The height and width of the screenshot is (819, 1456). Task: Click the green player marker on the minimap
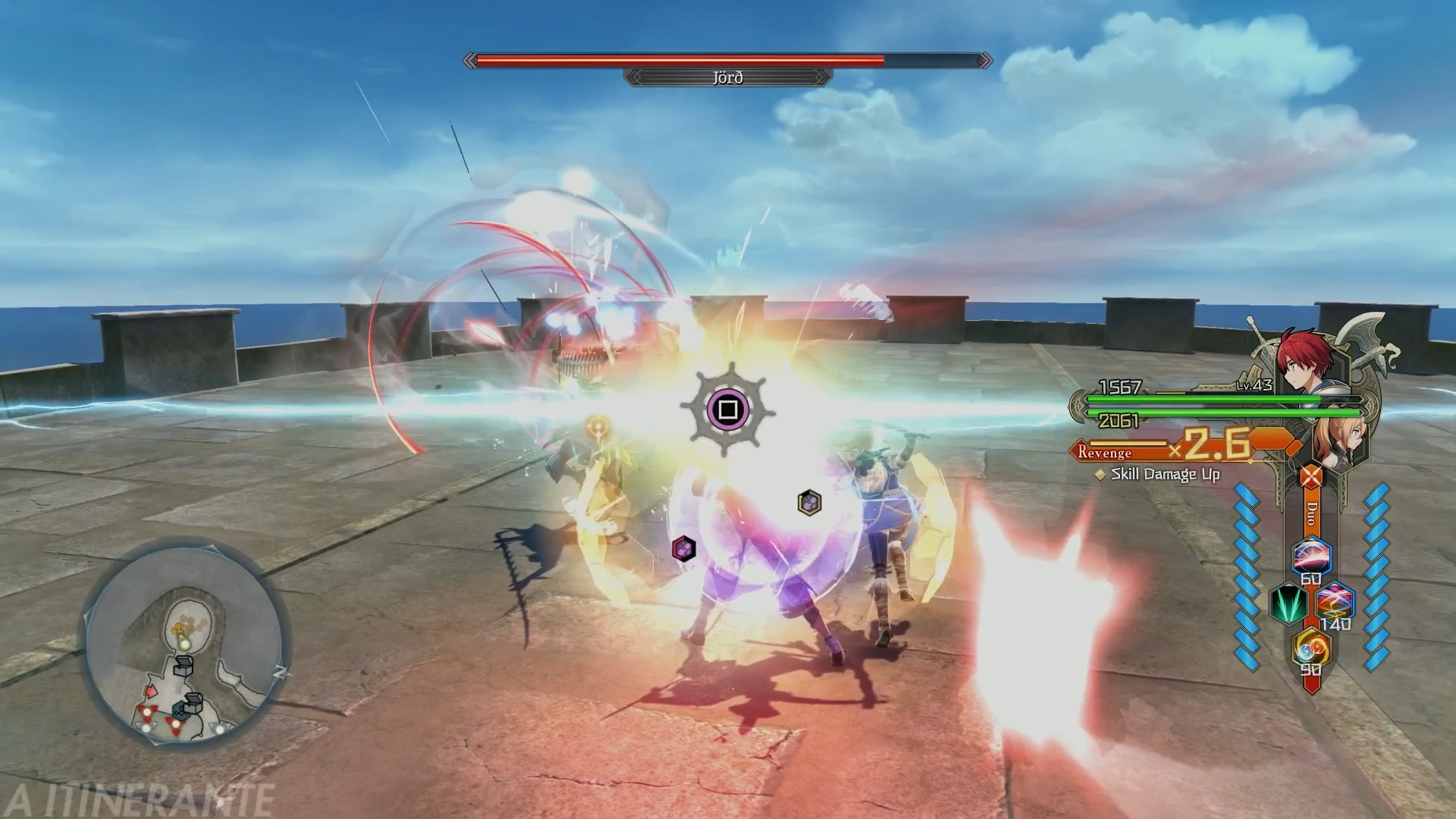184,643
